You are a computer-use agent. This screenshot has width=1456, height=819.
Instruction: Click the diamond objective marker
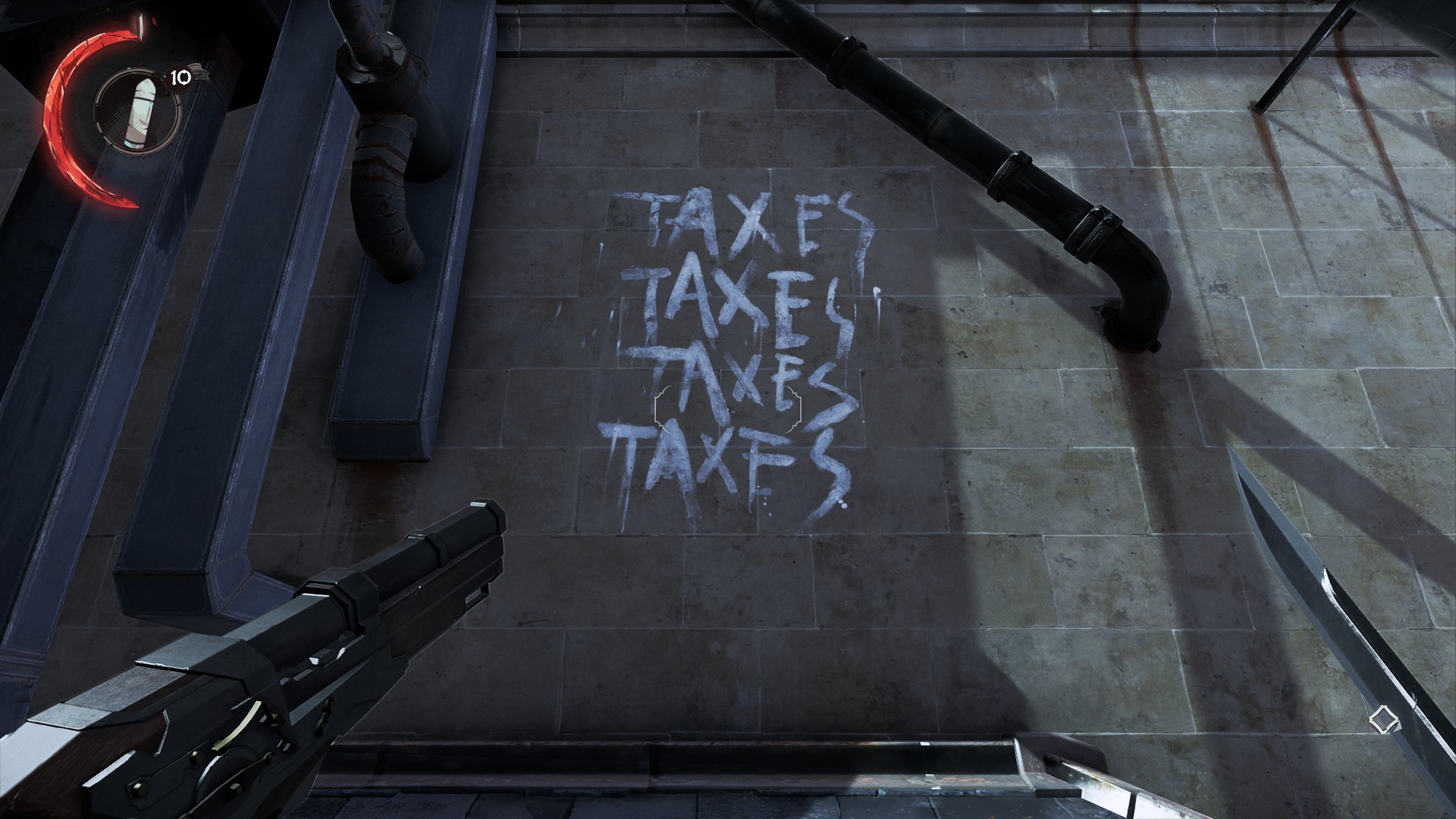[1381, 719]
